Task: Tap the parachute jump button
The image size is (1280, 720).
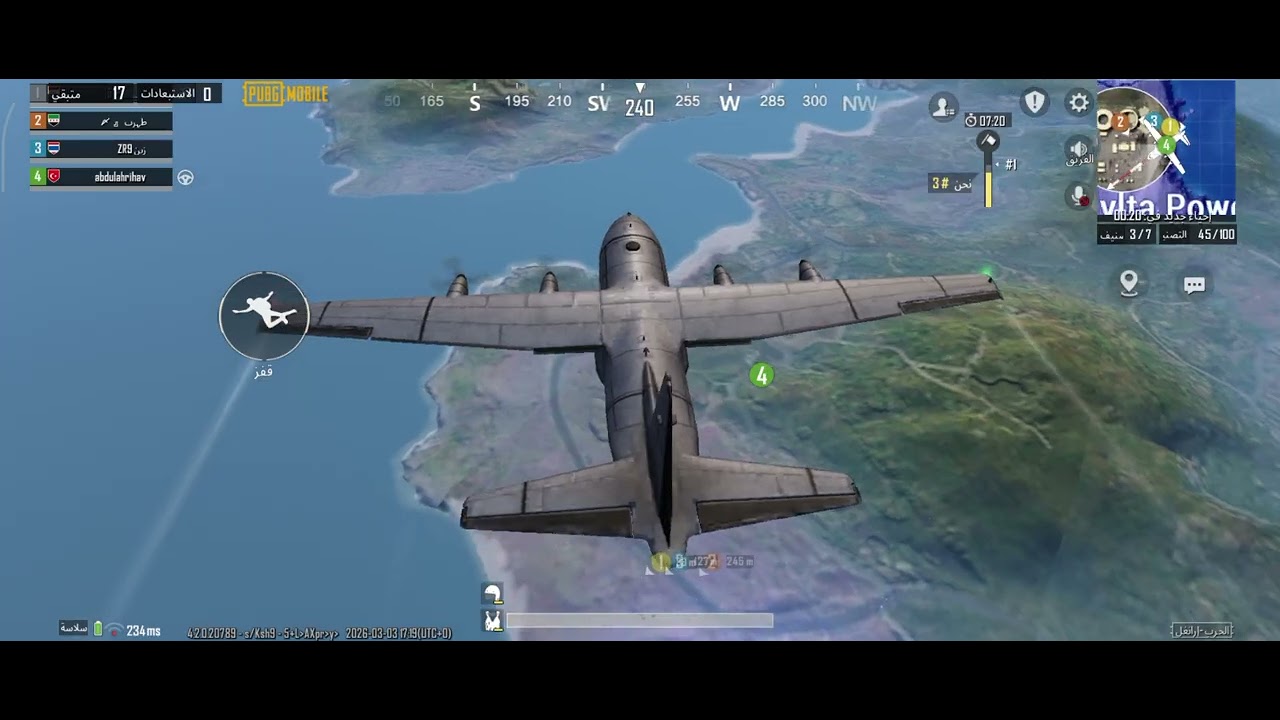Action: point(264,316)
